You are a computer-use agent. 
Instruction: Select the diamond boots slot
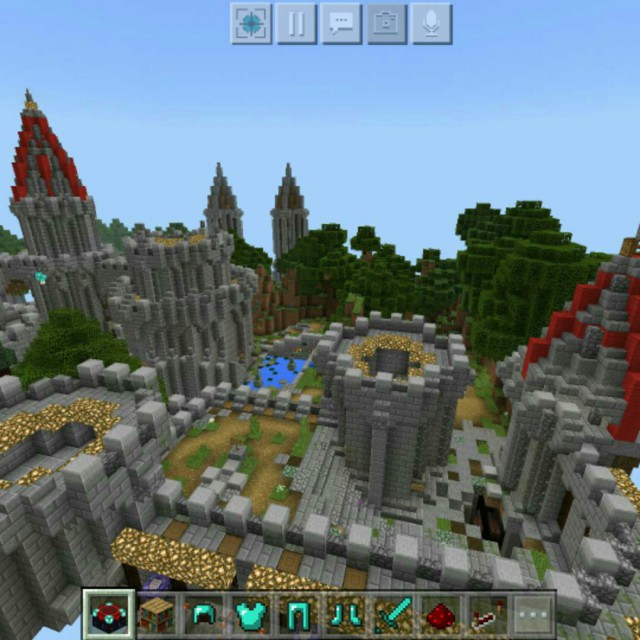click(345, 614)
